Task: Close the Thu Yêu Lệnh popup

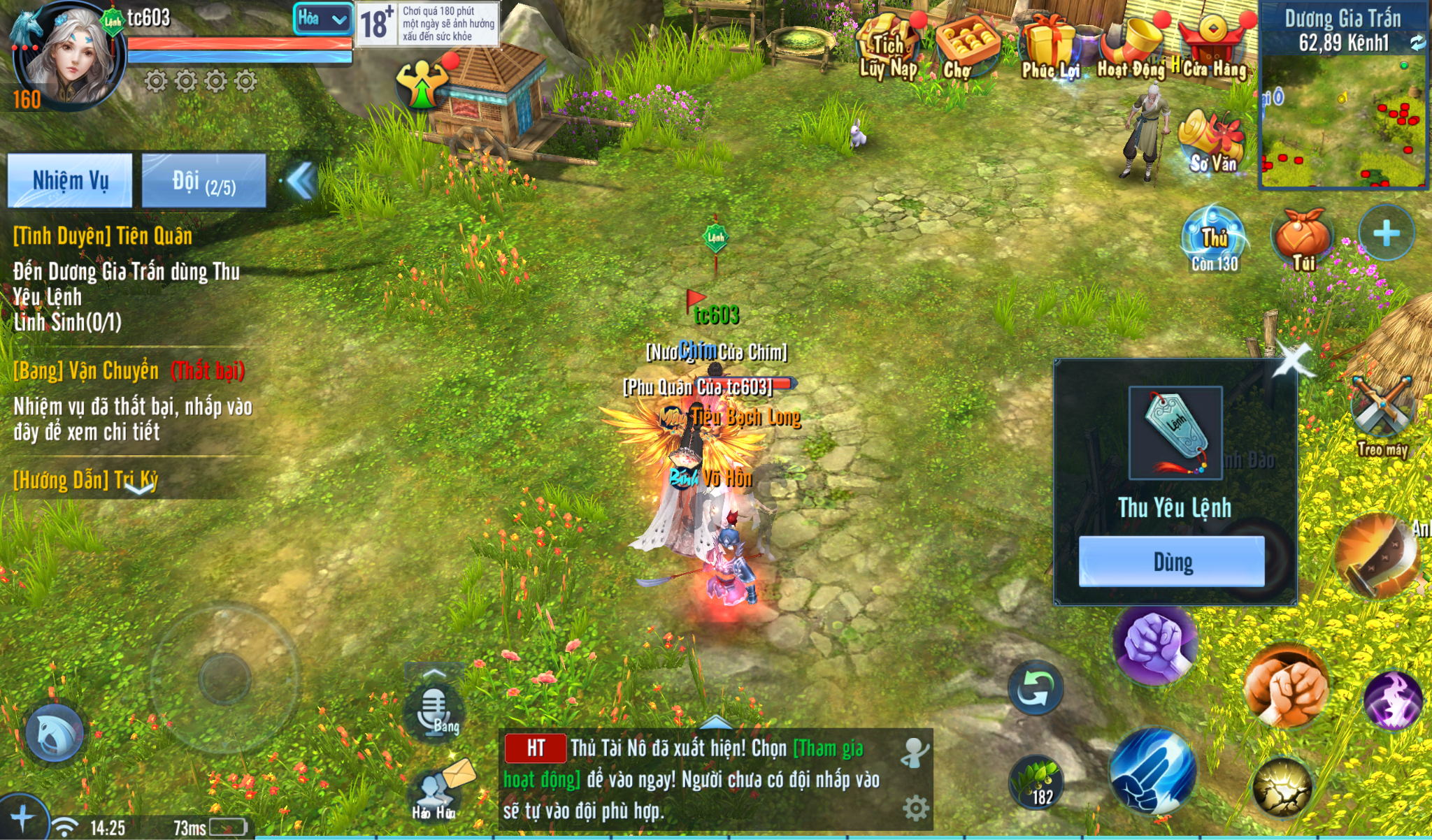Action: [x=1292, y=359]
